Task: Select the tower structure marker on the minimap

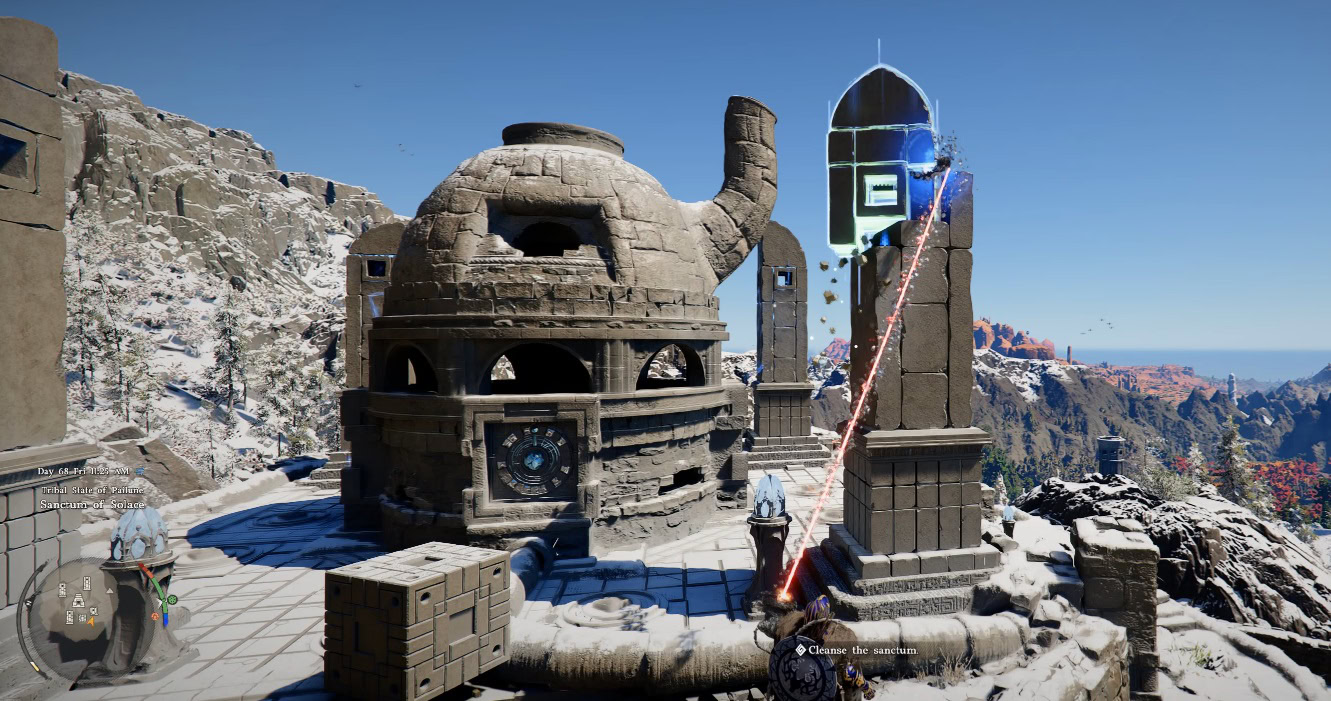Action: coord(78,599)
